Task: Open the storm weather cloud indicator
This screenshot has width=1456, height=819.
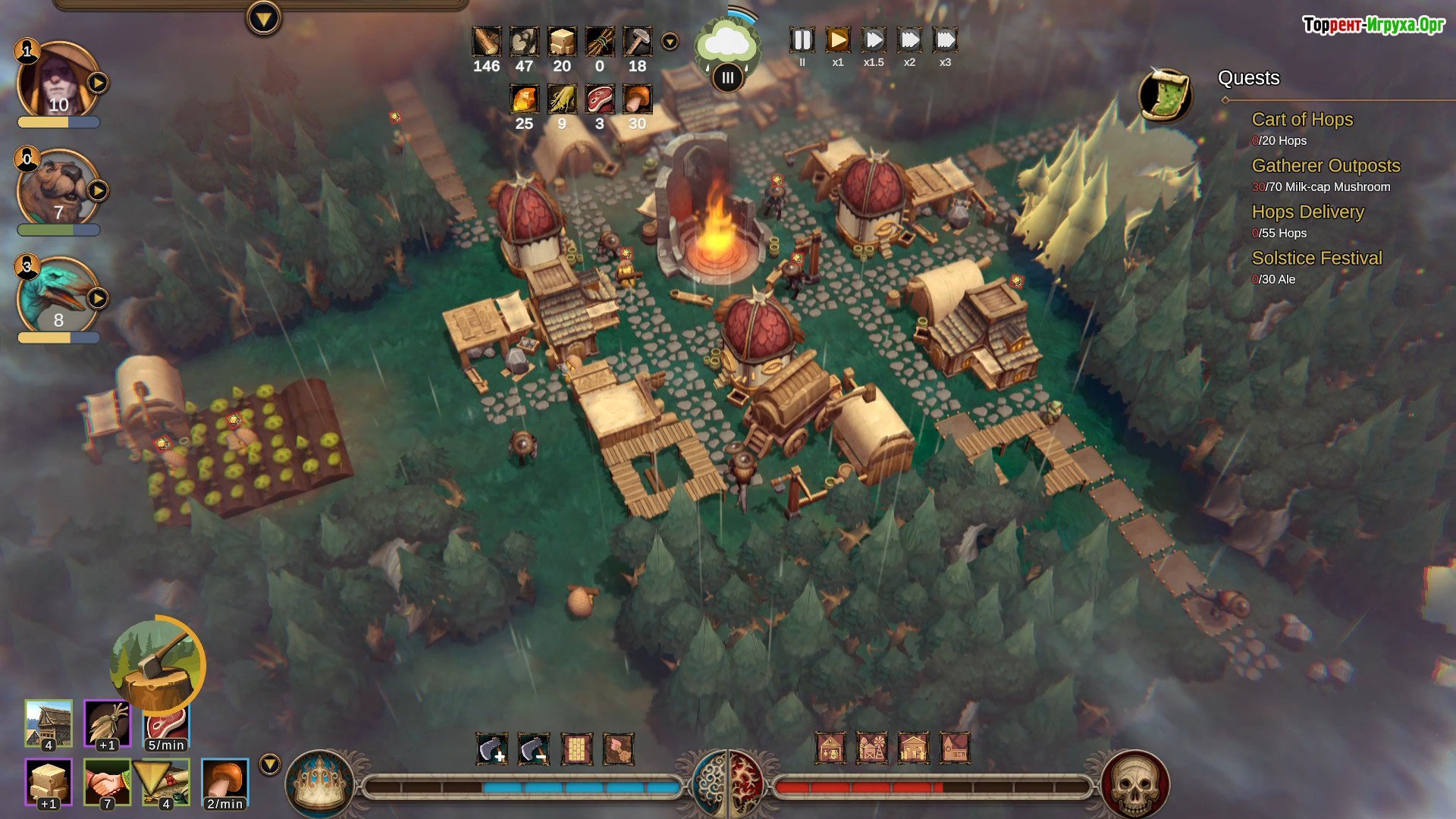Action: tap(726, 45)
